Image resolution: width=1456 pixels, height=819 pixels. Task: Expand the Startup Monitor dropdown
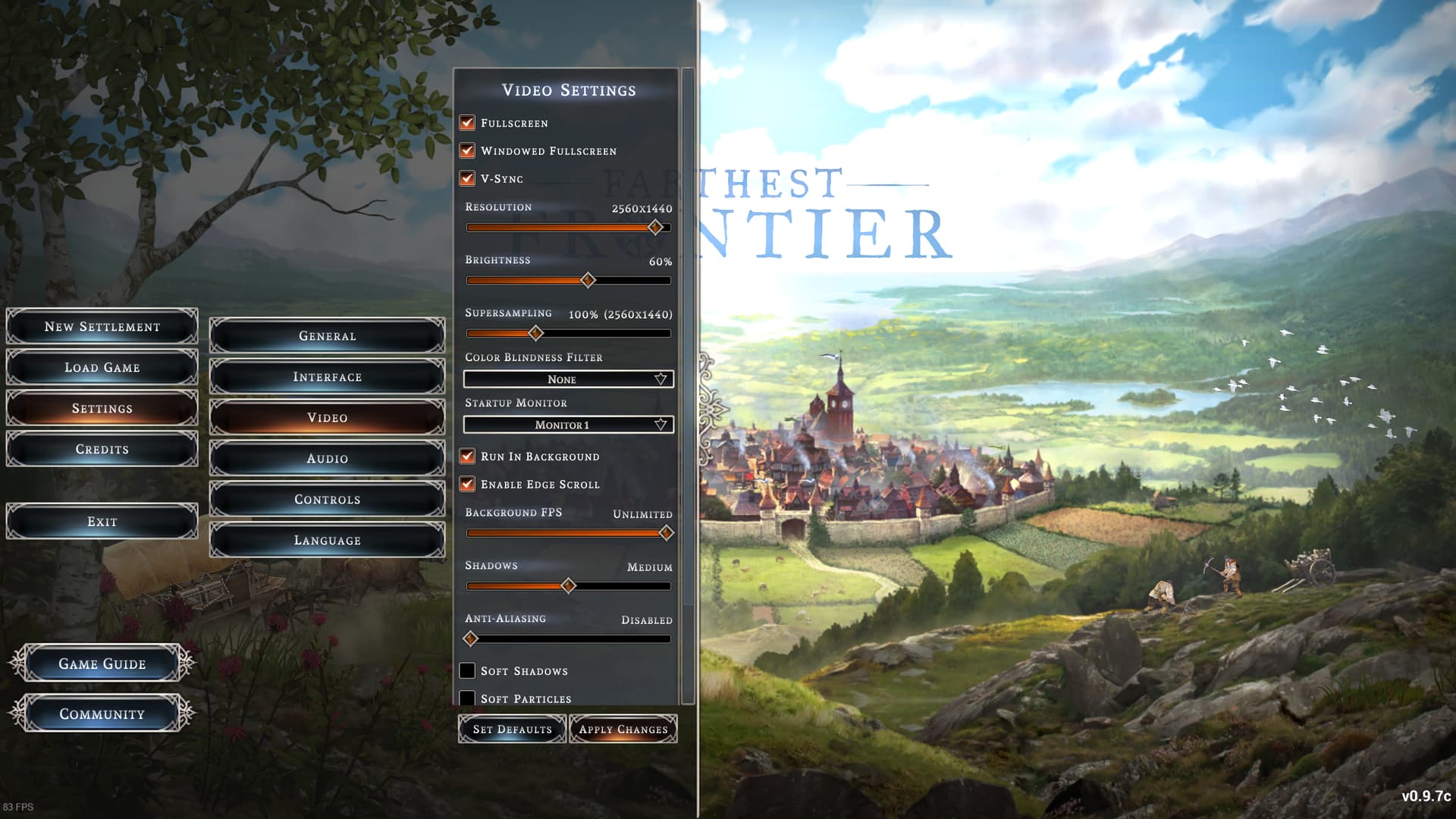[568, 425]
